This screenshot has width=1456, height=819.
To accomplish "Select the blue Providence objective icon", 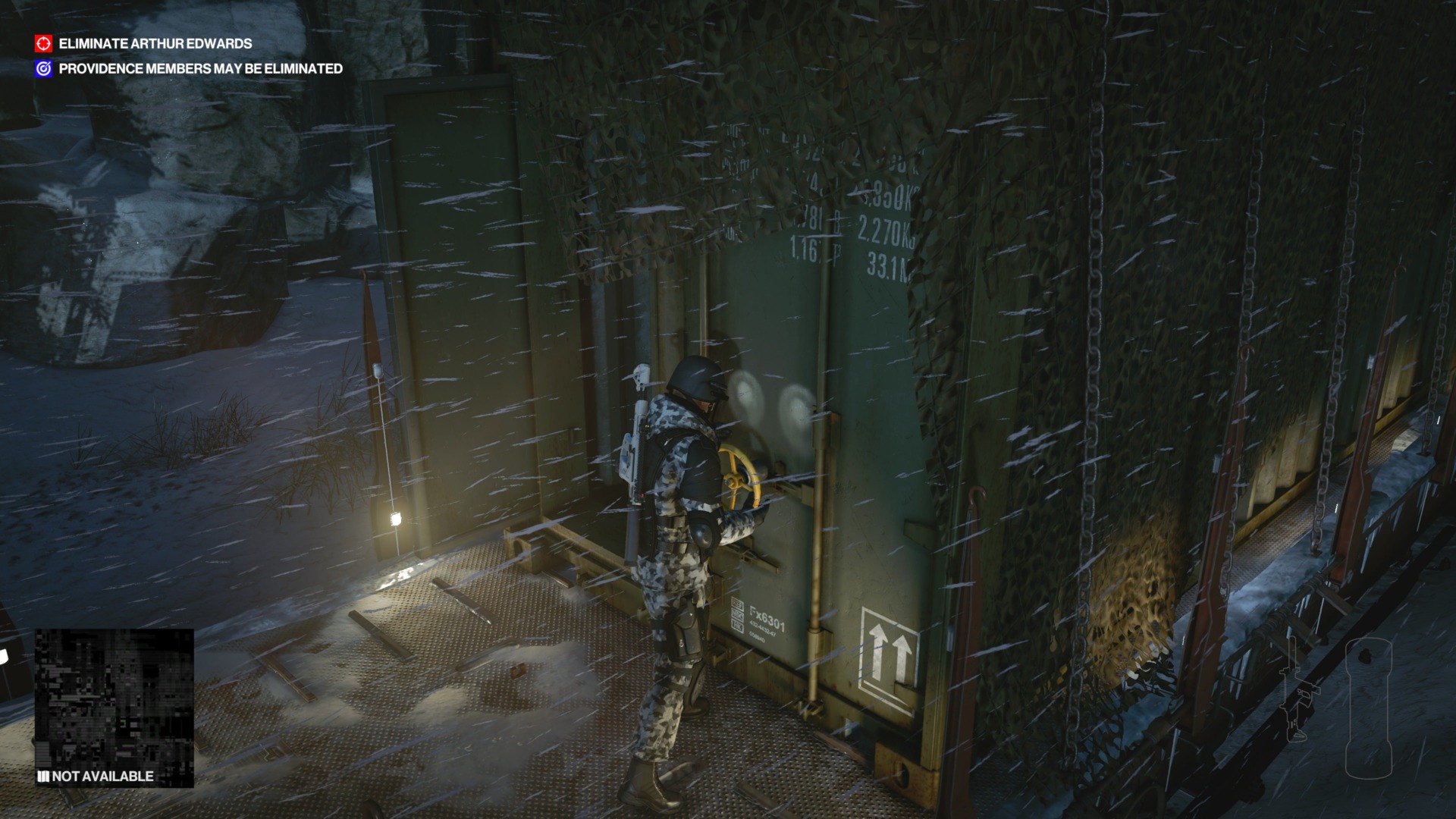I will [x=43, y=68].
